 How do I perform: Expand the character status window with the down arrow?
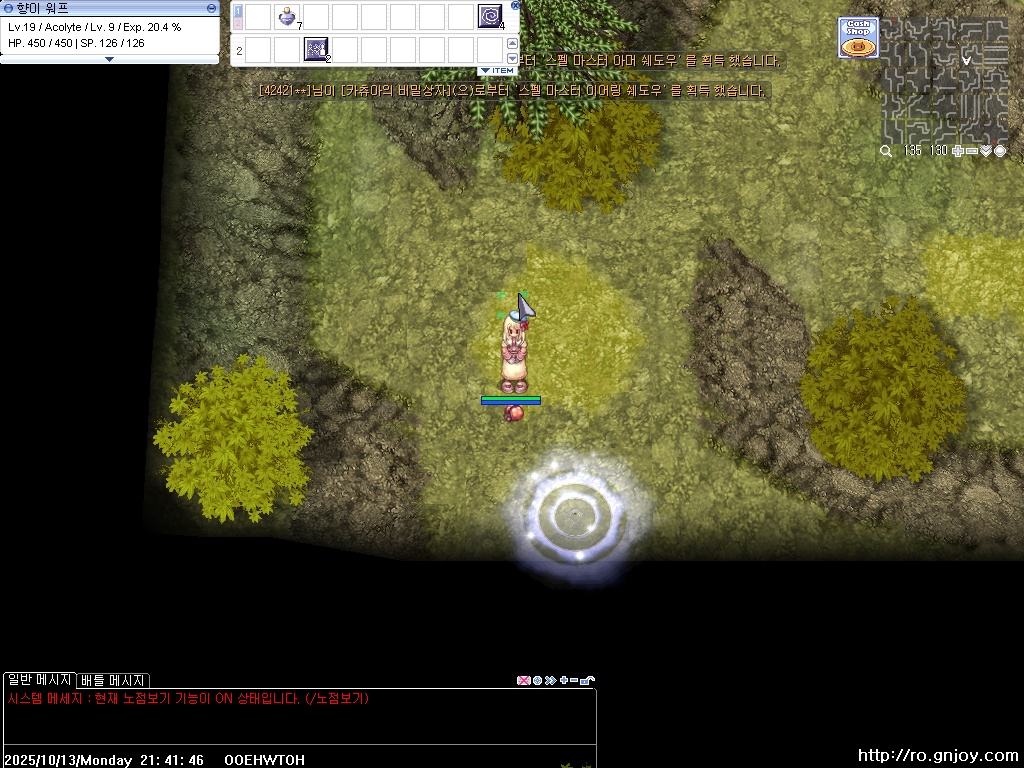(109, 59)
